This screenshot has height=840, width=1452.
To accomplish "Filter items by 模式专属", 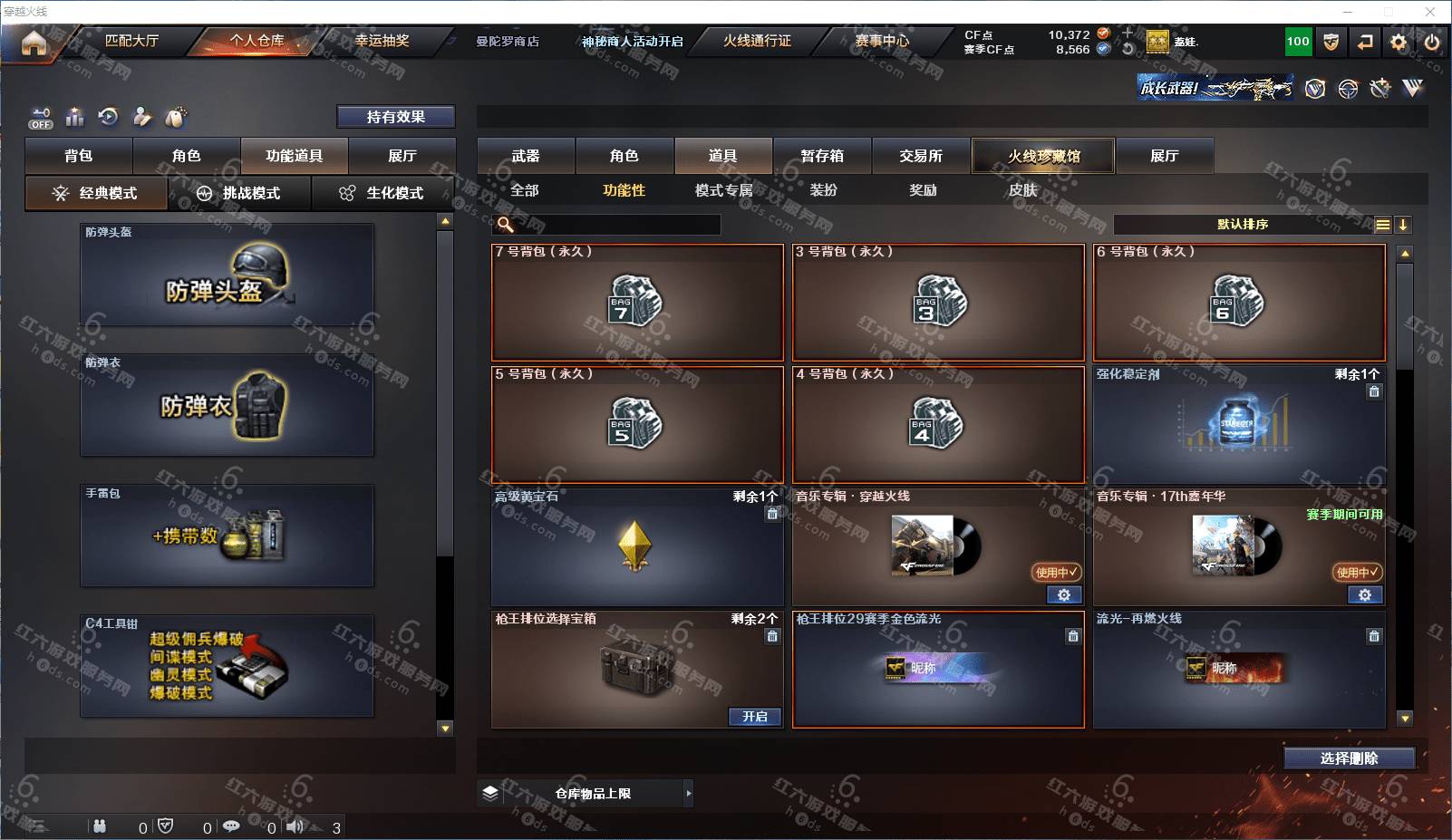I will coord(723,190).
